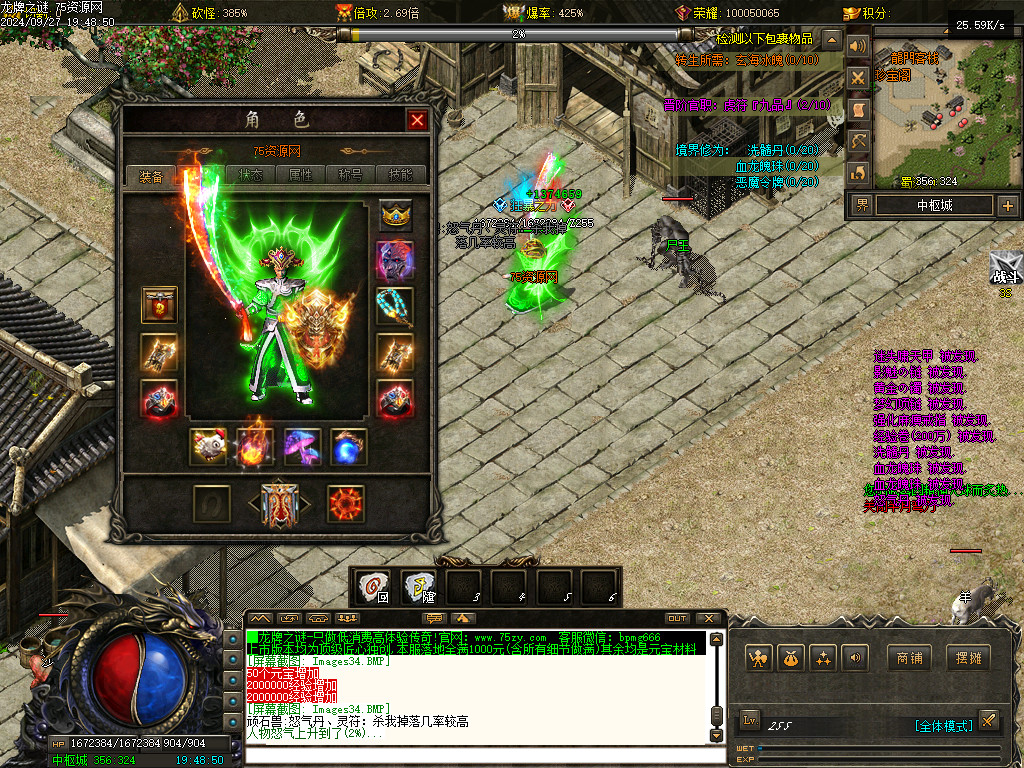Select the purple mushroom equipment slot
1024x768 pixels.
(x=302, y=447)
